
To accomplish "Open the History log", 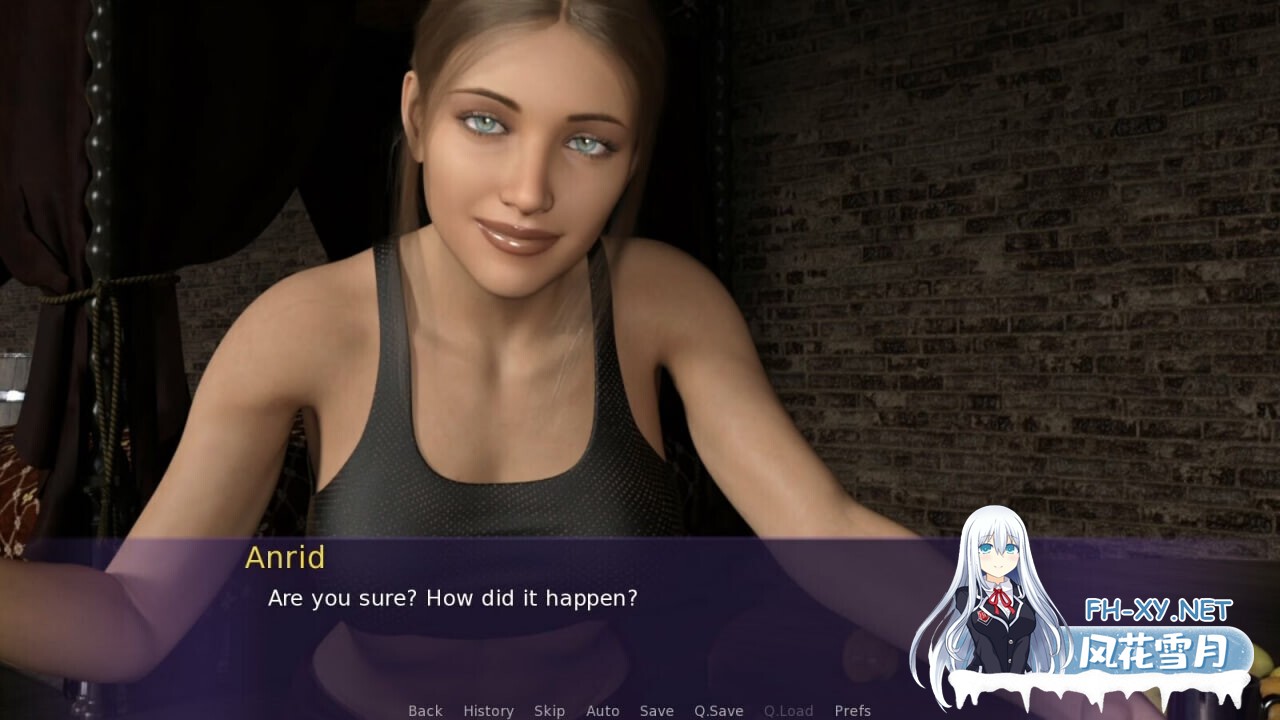I will tap(488, 711).
